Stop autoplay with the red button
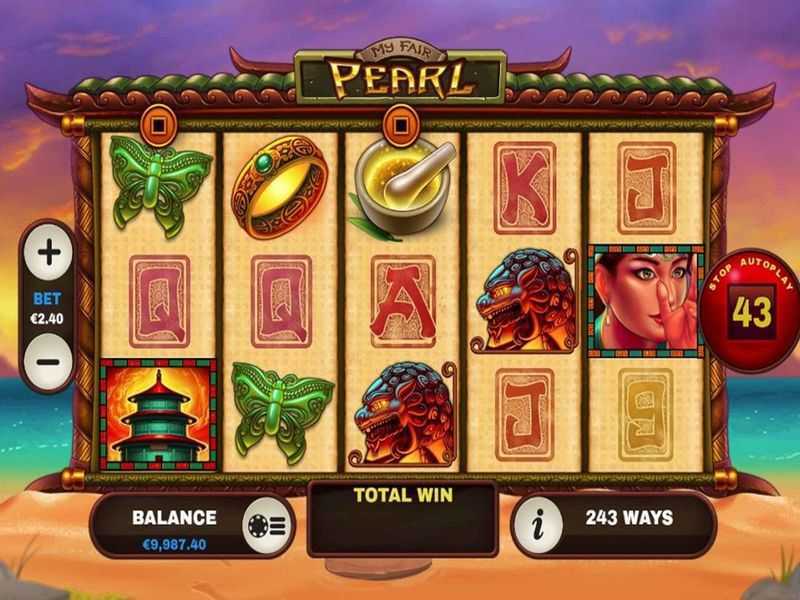Image resolution: width=800 pixels, height=600 pixels. point(751,310)
